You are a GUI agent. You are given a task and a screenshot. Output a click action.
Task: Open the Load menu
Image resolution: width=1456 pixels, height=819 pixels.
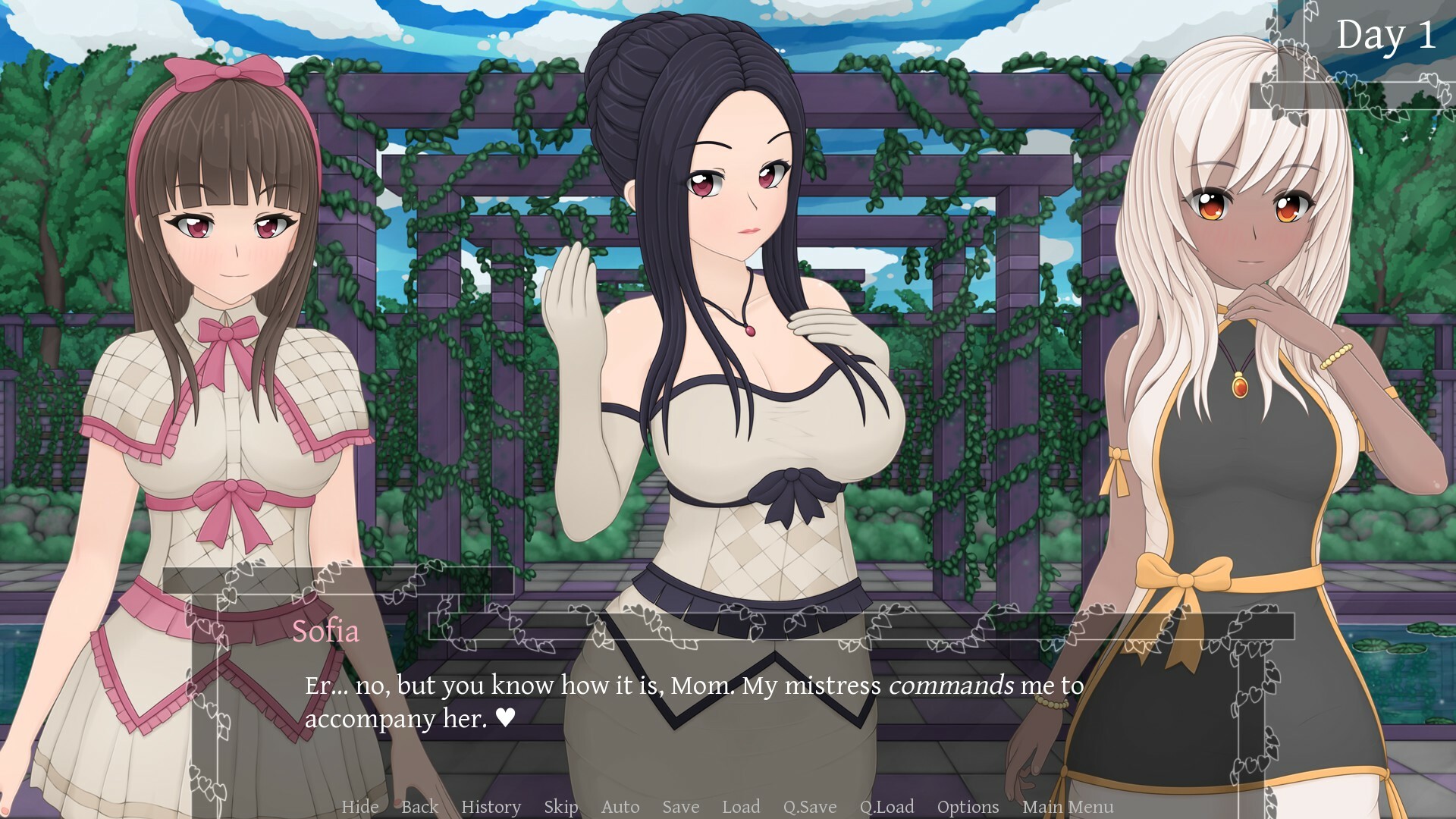click(742, 807)
